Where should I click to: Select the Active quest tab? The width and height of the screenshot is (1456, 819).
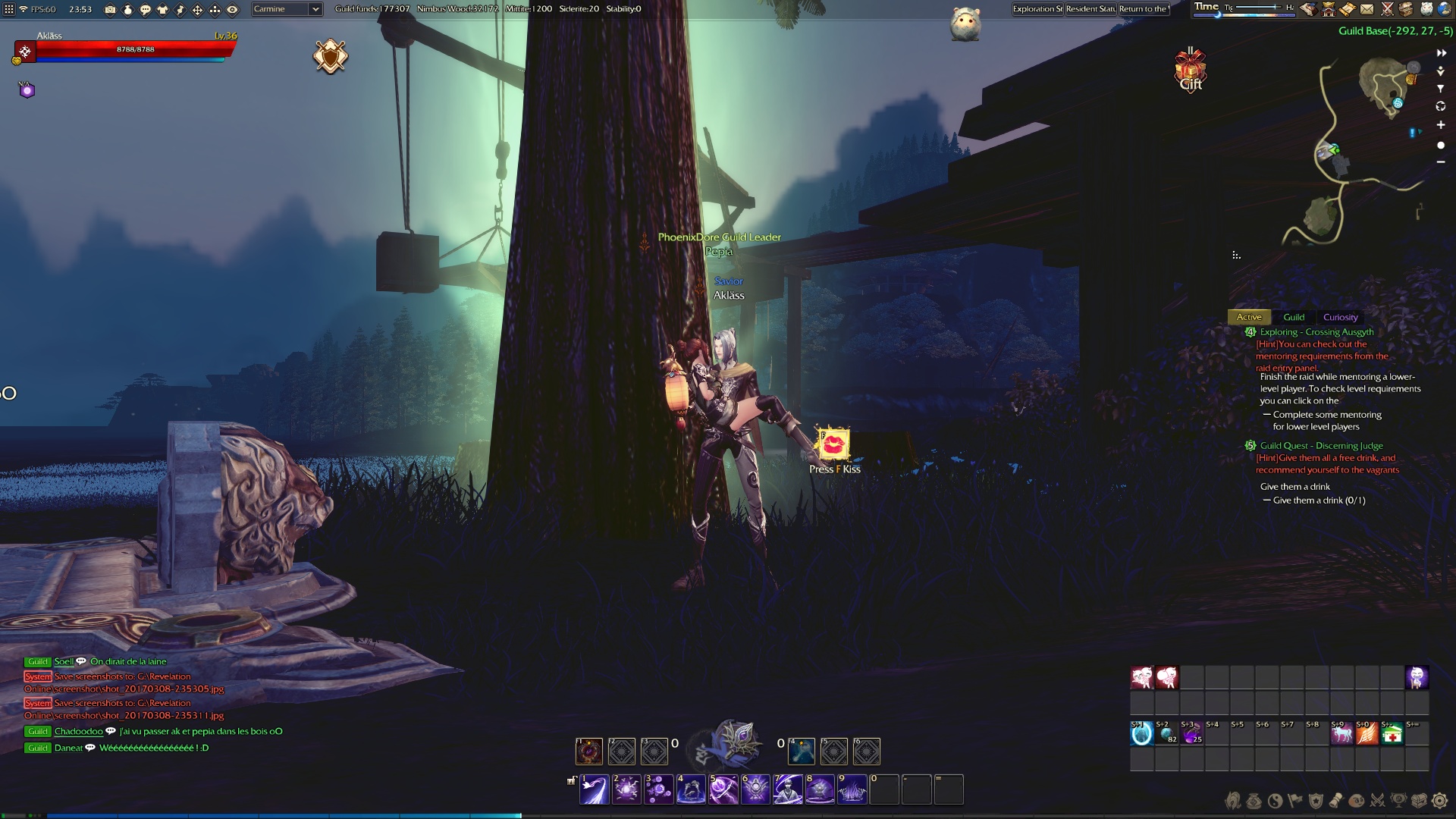(x=1249, y=317)
